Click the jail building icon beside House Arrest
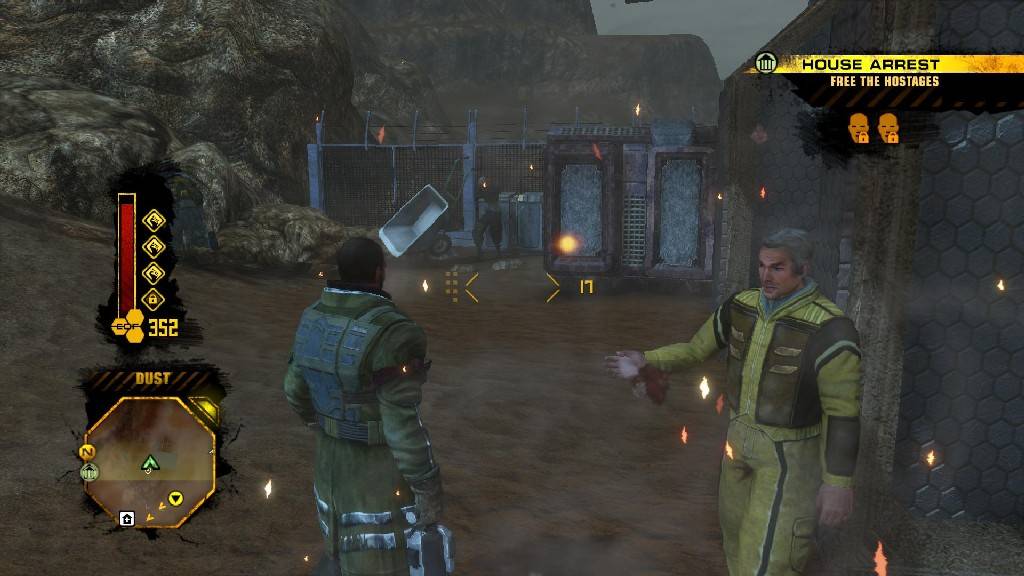This screenshot has width=1024, height=576. click(767, 65)
